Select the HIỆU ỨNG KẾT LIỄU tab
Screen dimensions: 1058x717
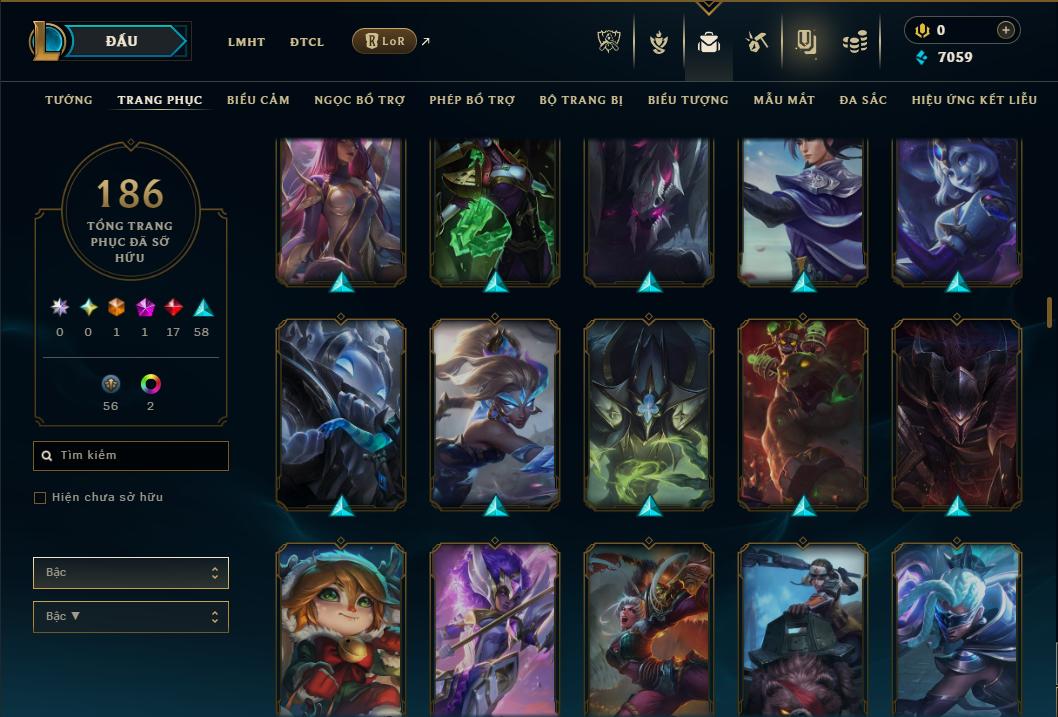click(x=975, y=100)
